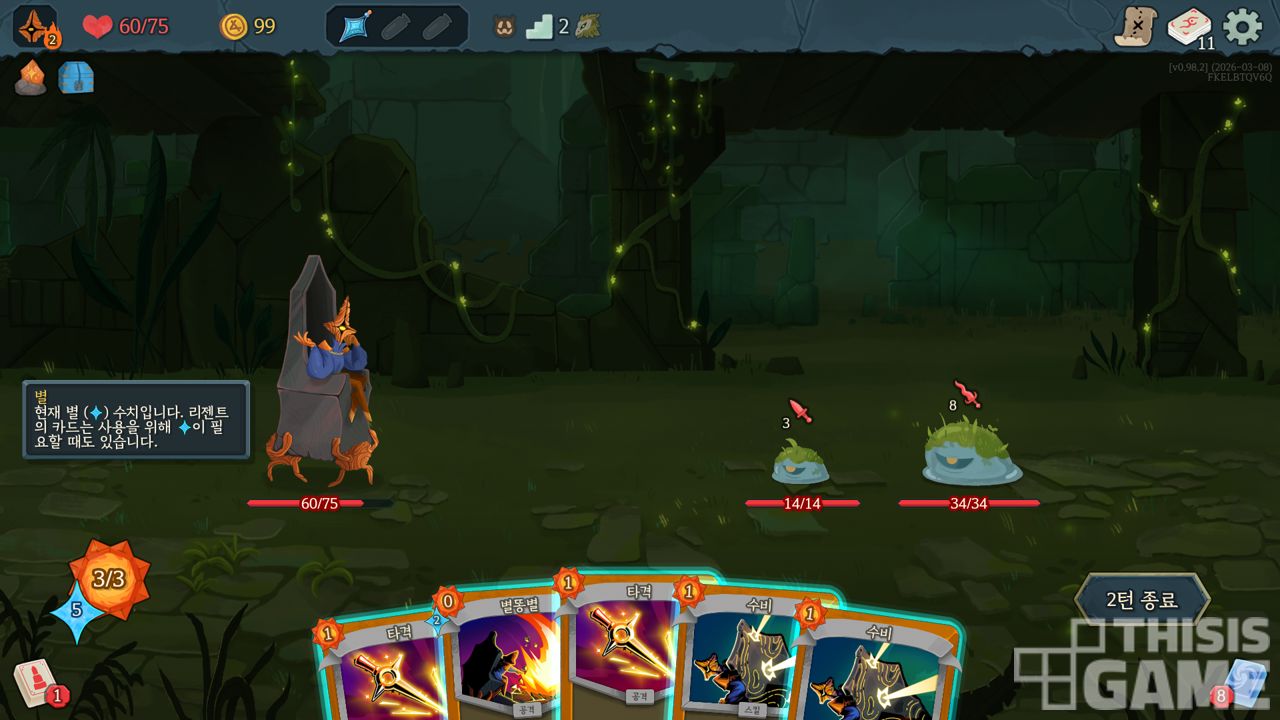View the full deck of 11 cards
Screen dimensions: 1280x720
(1189, 27)
